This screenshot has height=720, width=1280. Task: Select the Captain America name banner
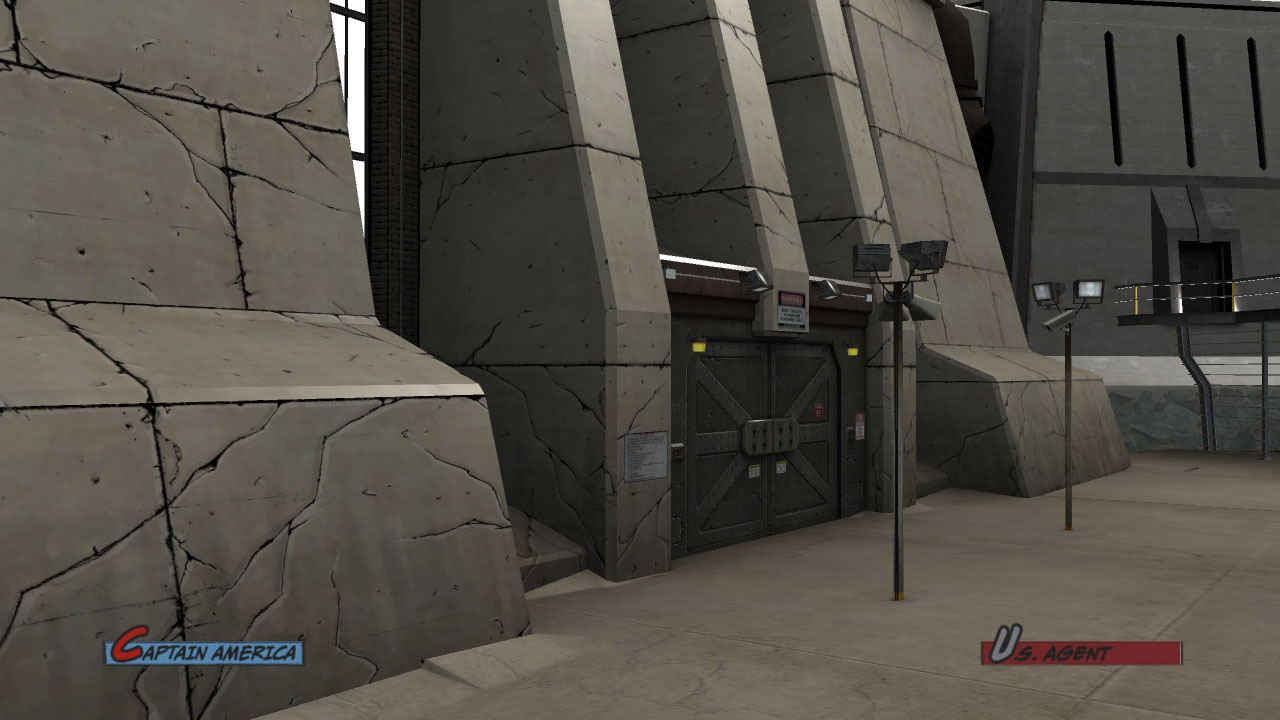[x=204, y=652]
